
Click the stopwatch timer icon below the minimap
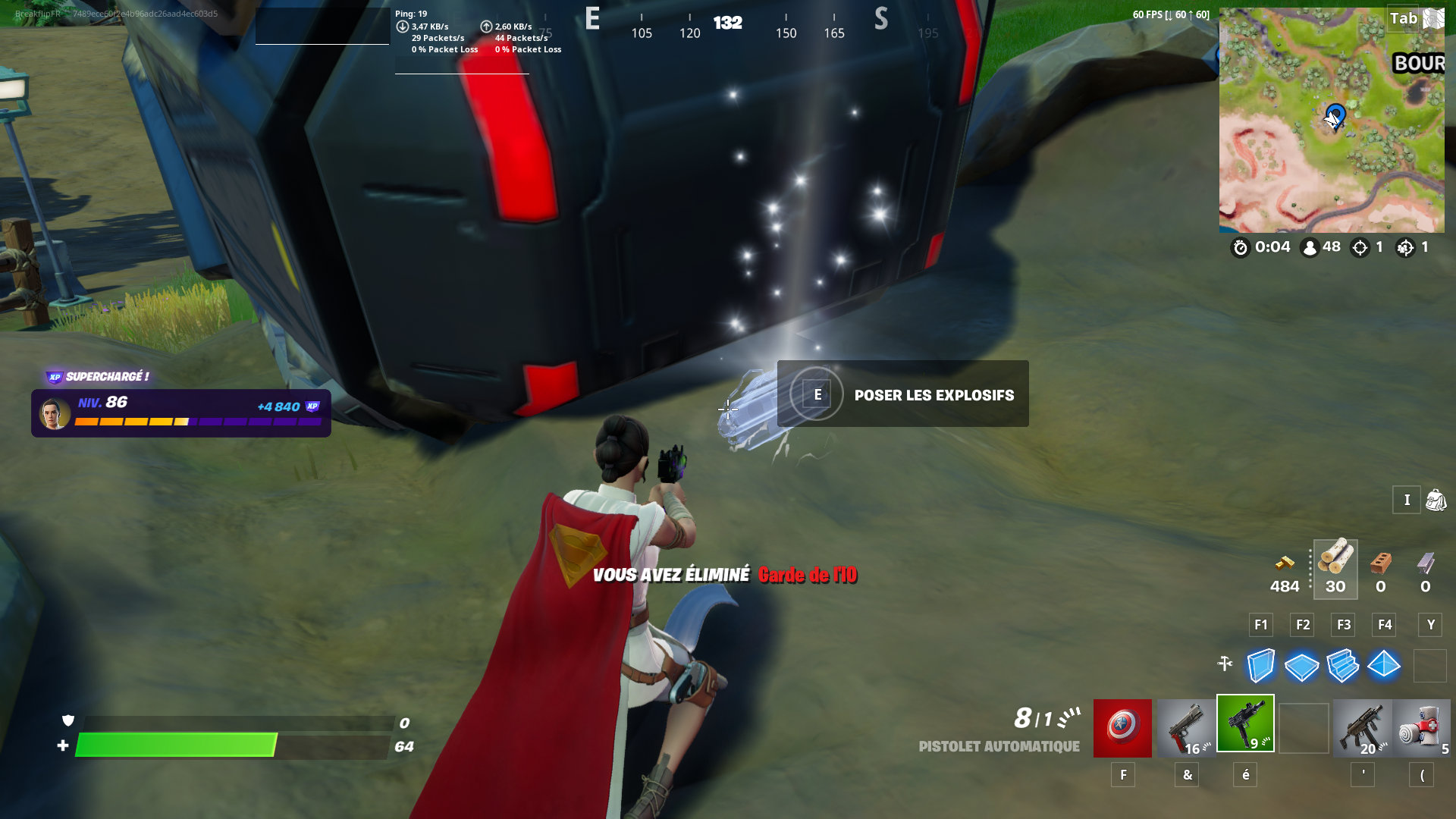click(1239, 247)
